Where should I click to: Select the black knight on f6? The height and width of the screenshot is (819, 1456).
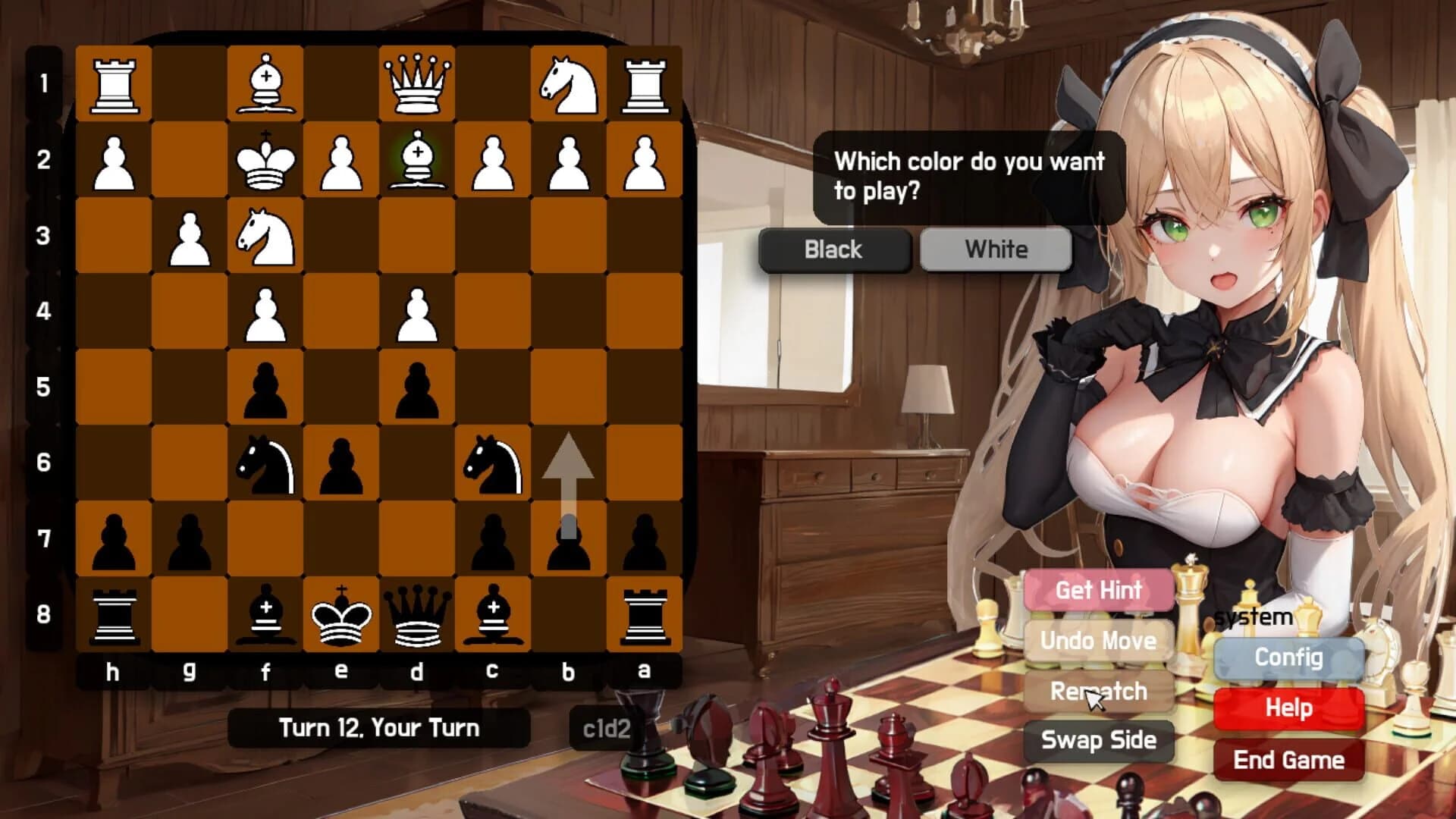(265, 464)
